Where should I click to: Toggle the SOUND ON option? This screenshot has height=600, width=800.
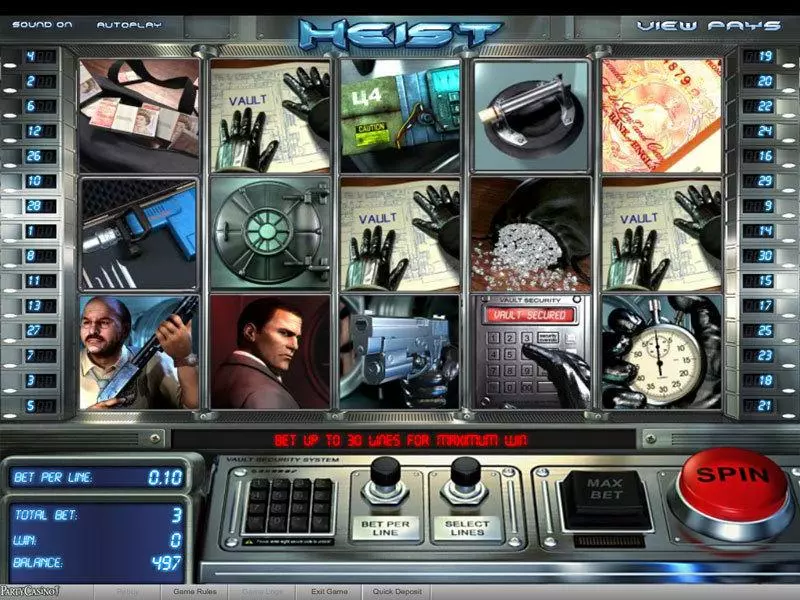coord(44,24)
